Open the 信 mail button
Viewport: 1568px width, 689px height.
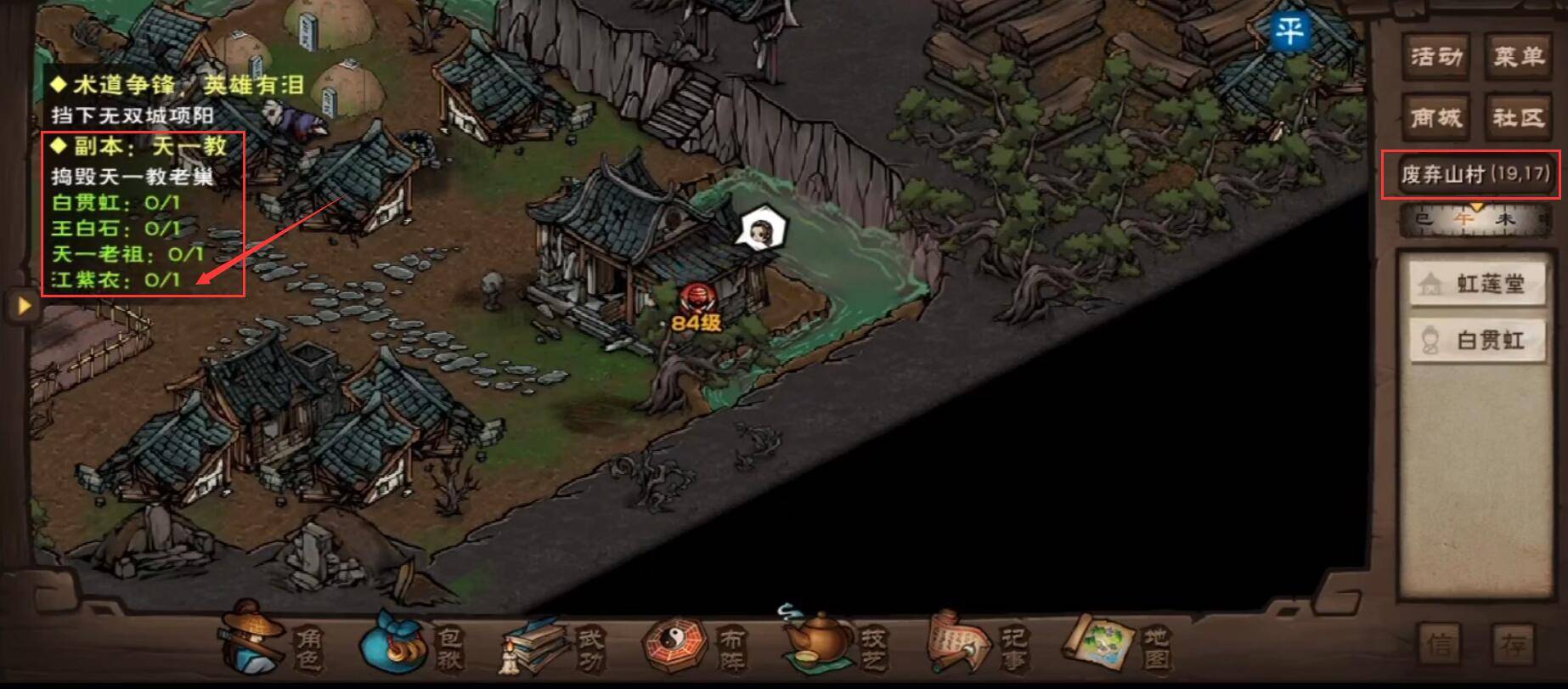[x=1441, y=643]
